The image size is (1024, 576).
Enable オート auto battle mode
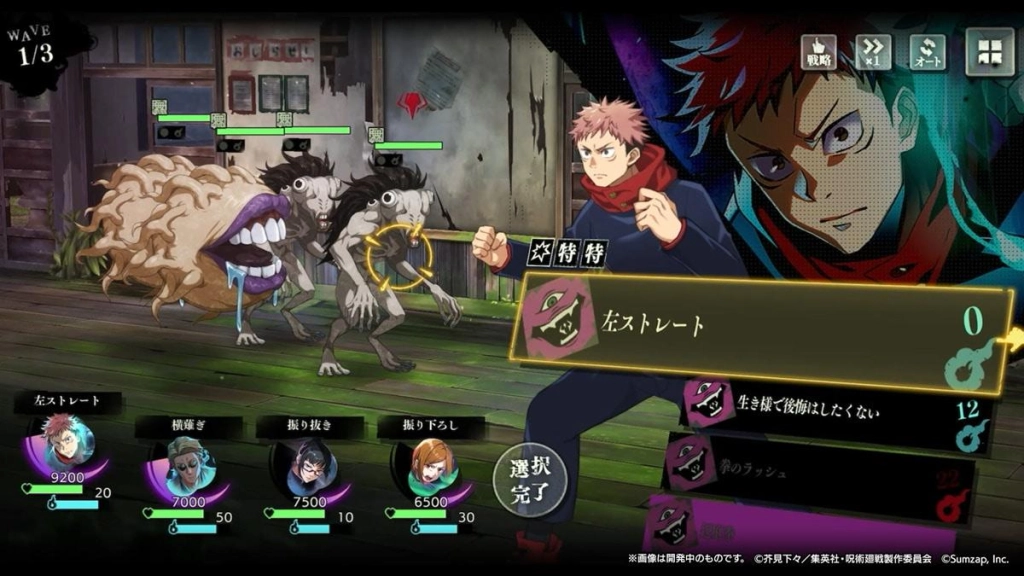click(x=927, y=52)
